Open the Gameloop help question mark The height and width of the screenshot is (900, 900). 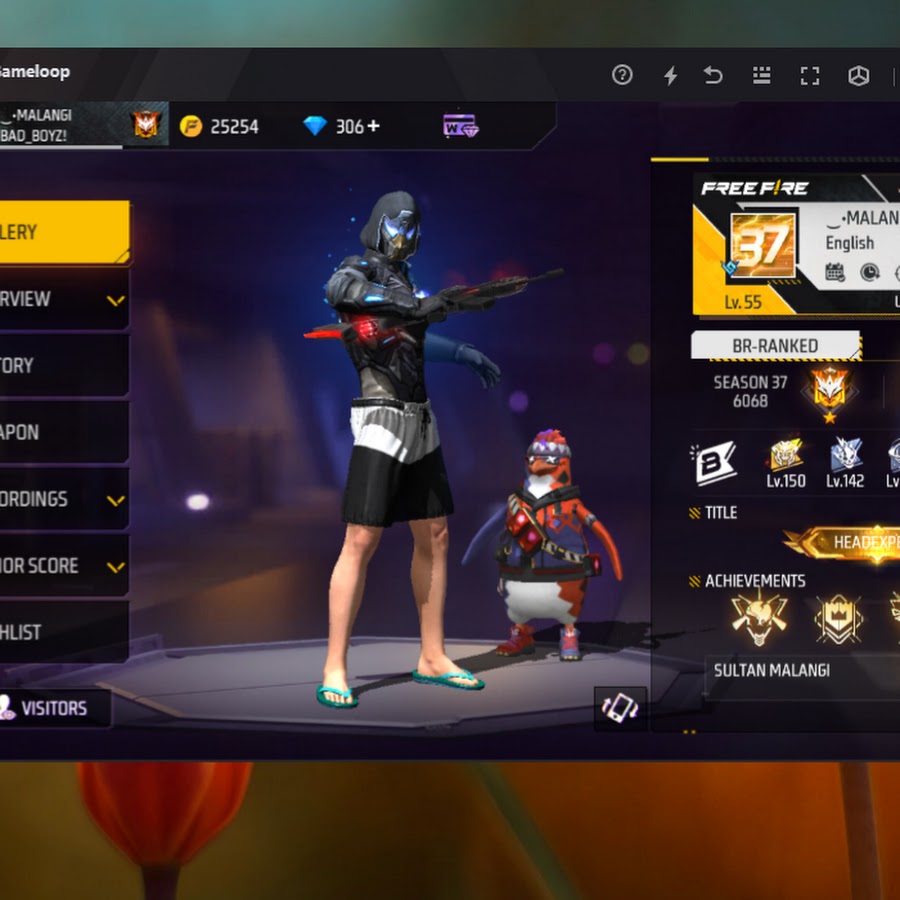coord(622,75)
